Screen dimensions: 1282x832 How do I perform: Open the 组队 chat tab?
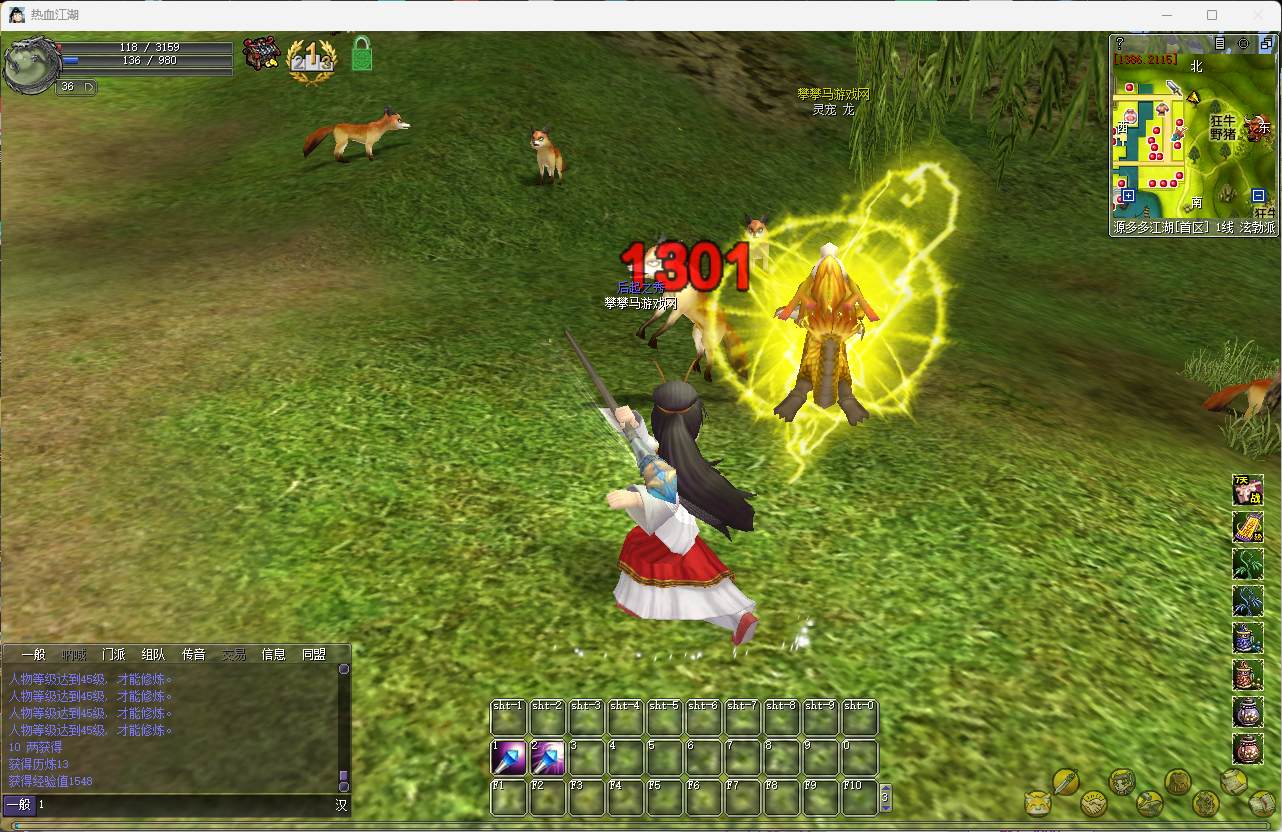[154, 654]
